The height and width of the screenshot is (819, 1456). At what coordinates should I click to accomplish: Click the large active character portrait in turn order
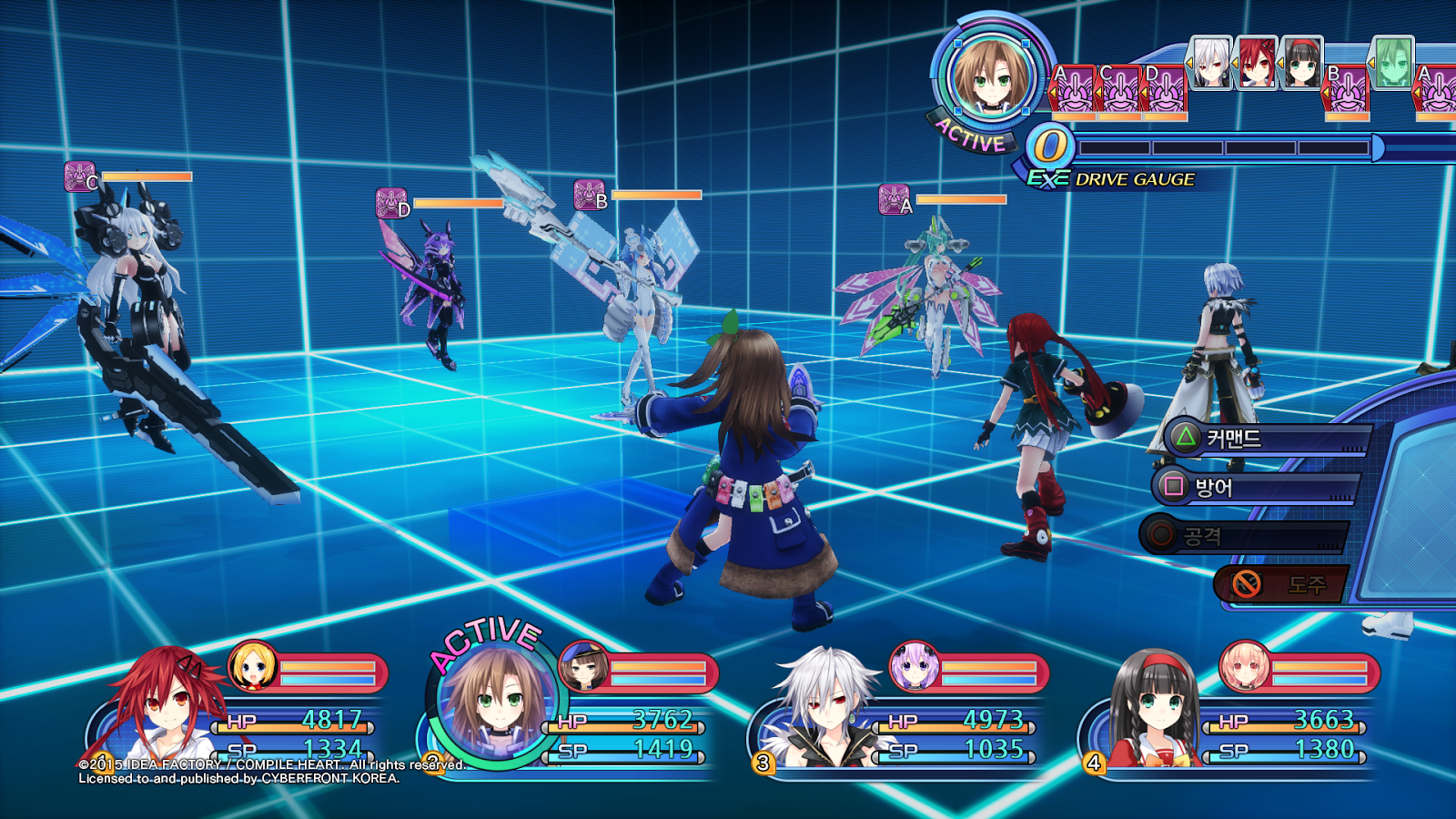(990, 76)
